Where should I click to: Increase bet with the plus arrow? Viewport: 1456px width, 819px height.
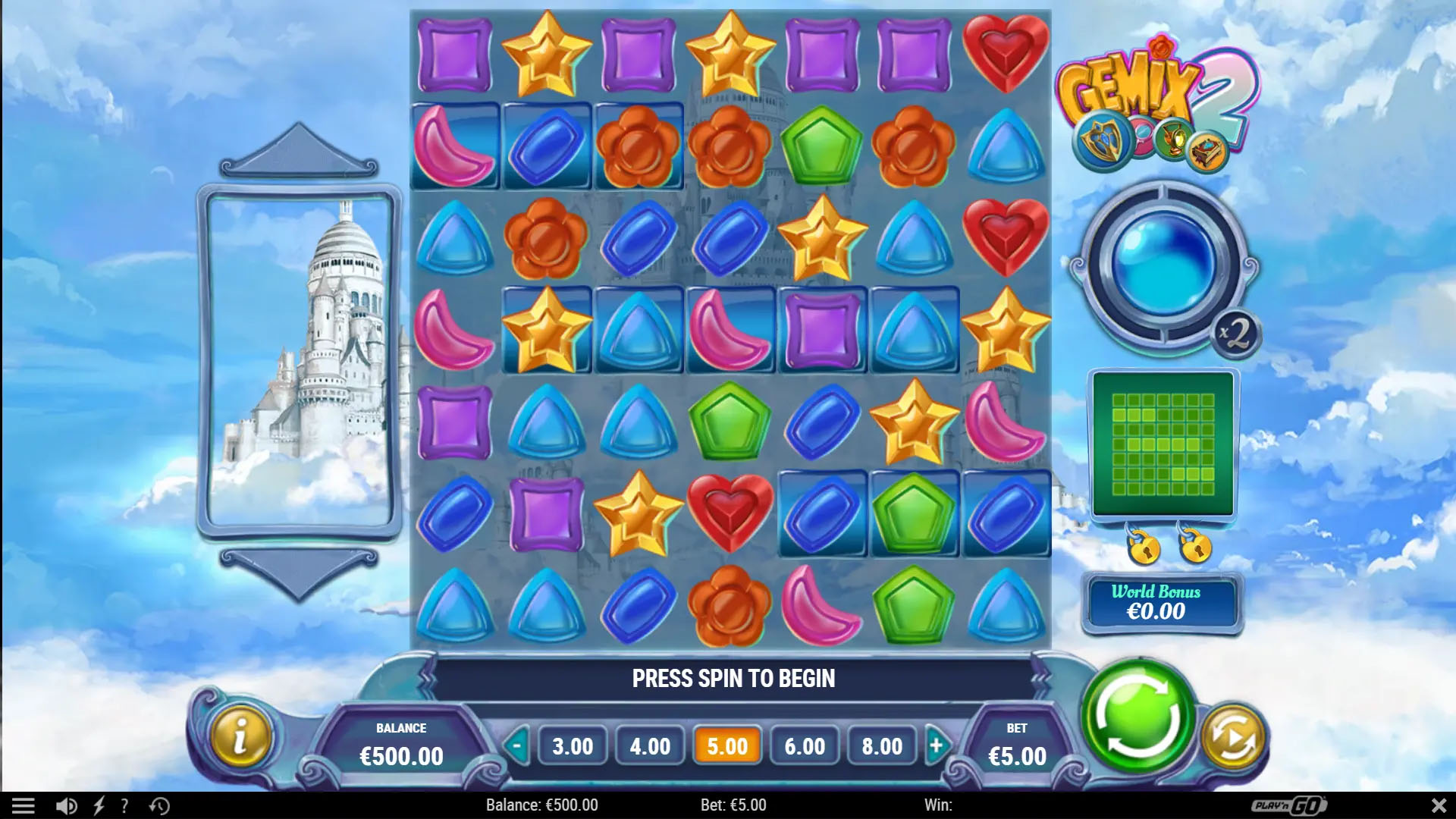[x=937, y=746]
